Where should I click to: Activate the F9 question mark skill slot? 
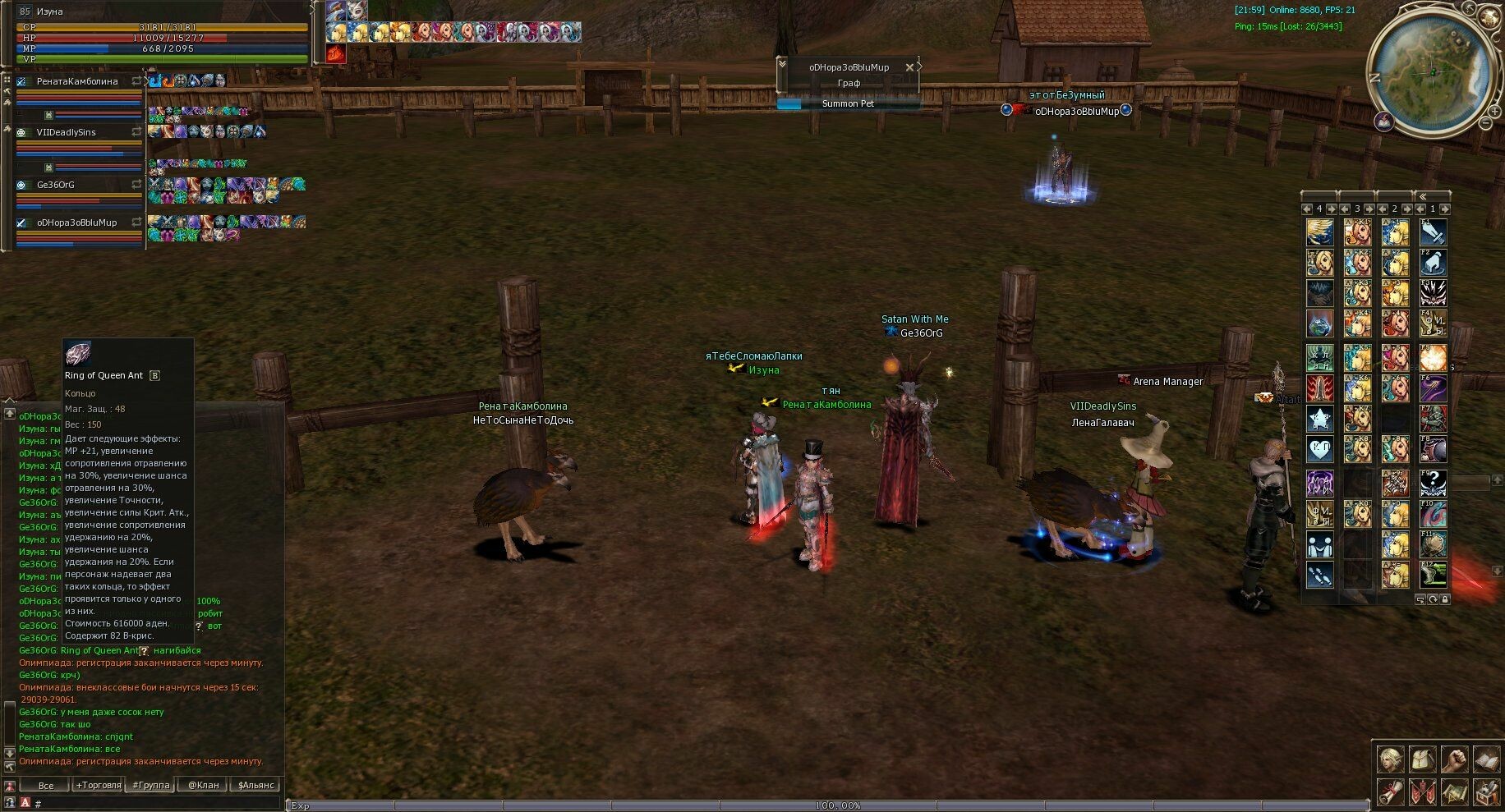pyautogui.click(x=1434, y=482)
